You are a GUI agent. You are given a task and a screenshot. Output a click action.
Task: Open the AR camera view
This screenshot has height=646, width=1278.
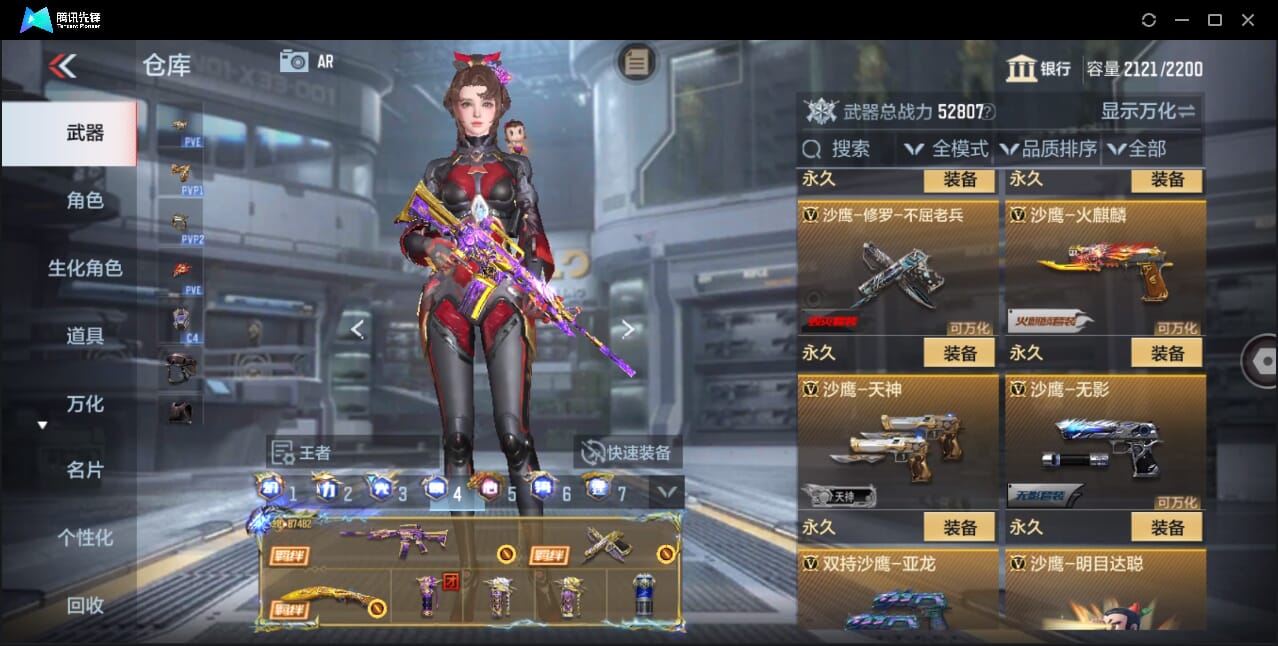click(x=307, y=61)
